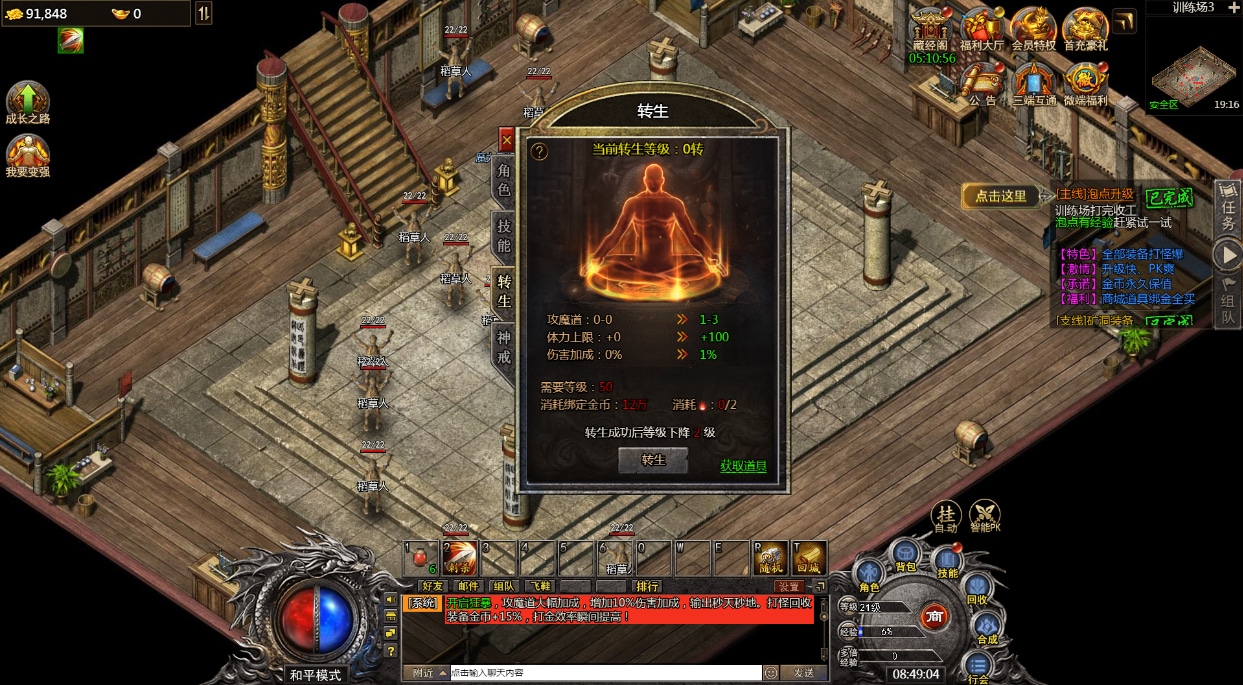Click the 点击这里 quest guide button
Screen dimensions: 1243x685
pyautogui.click(x=1001, y=196)
